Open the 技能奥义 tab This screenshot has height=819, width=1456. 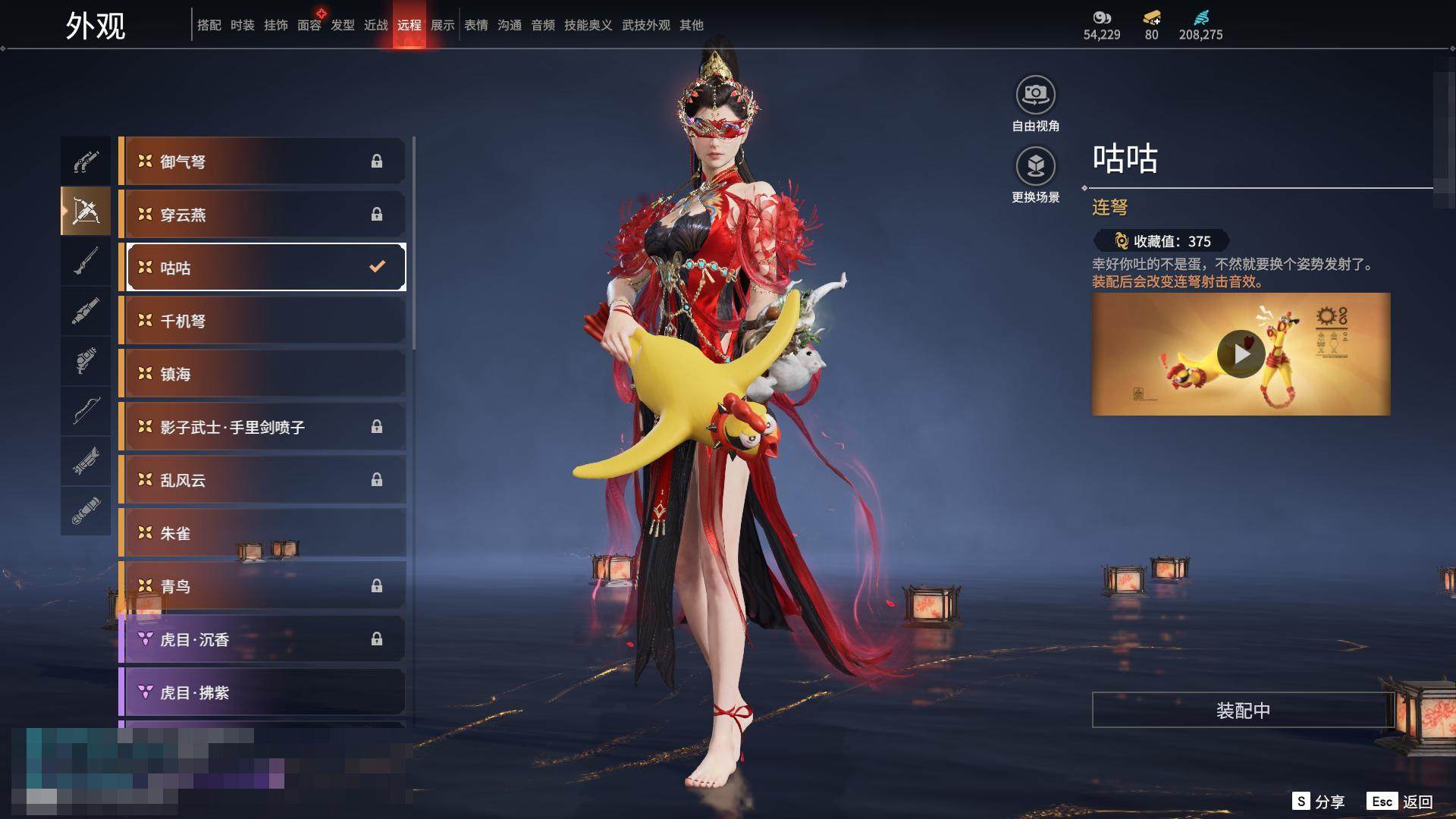588,25
